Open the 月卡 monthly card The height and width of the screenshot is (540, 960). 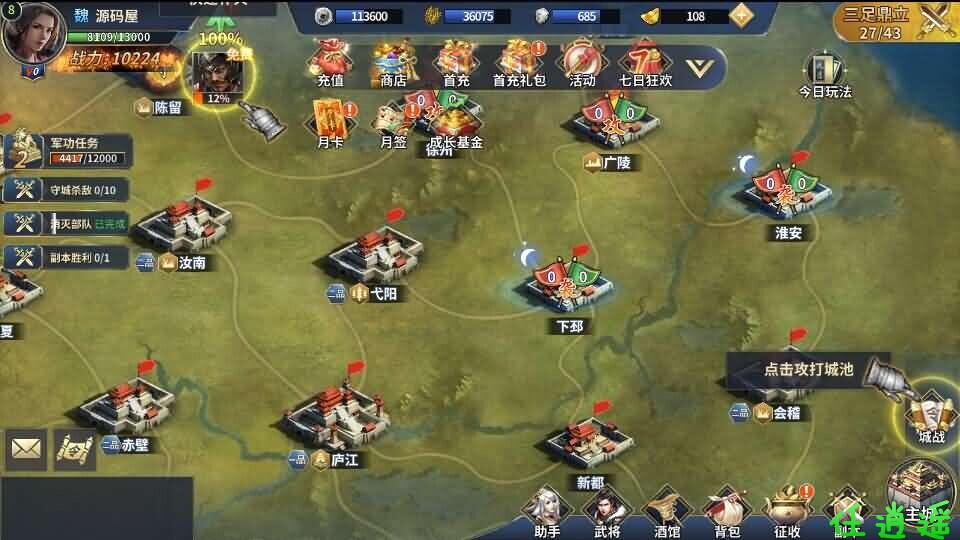tap(330, 123)
